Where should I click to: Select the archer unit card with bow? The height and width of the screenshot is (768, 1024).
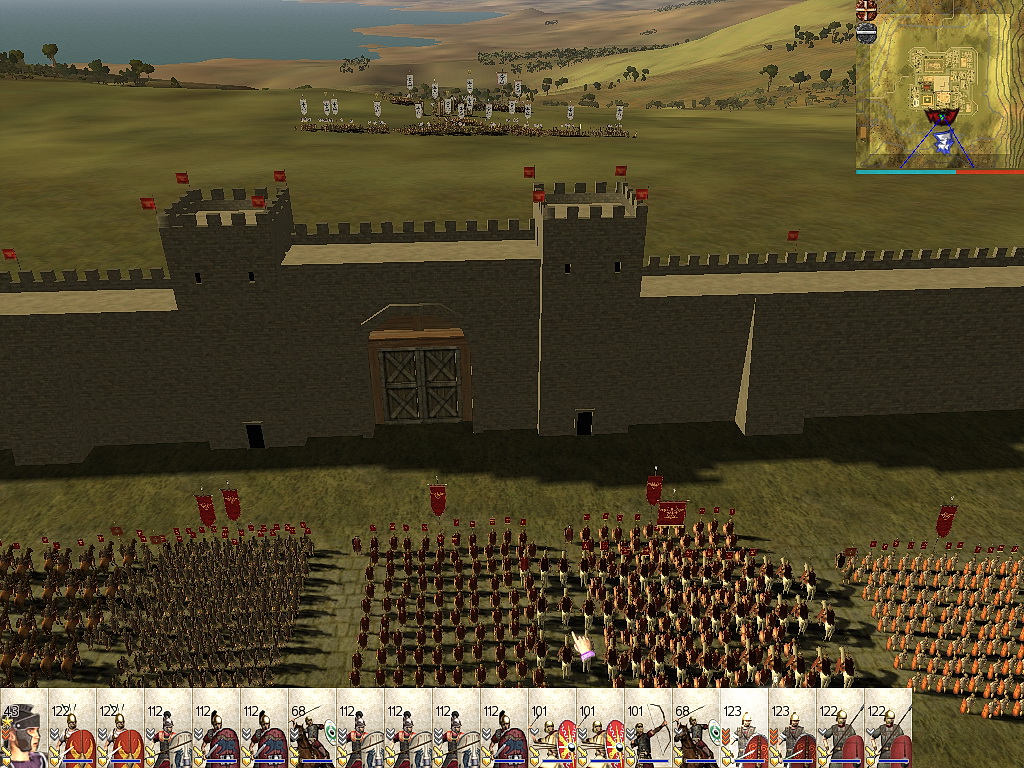click(648, 729)
